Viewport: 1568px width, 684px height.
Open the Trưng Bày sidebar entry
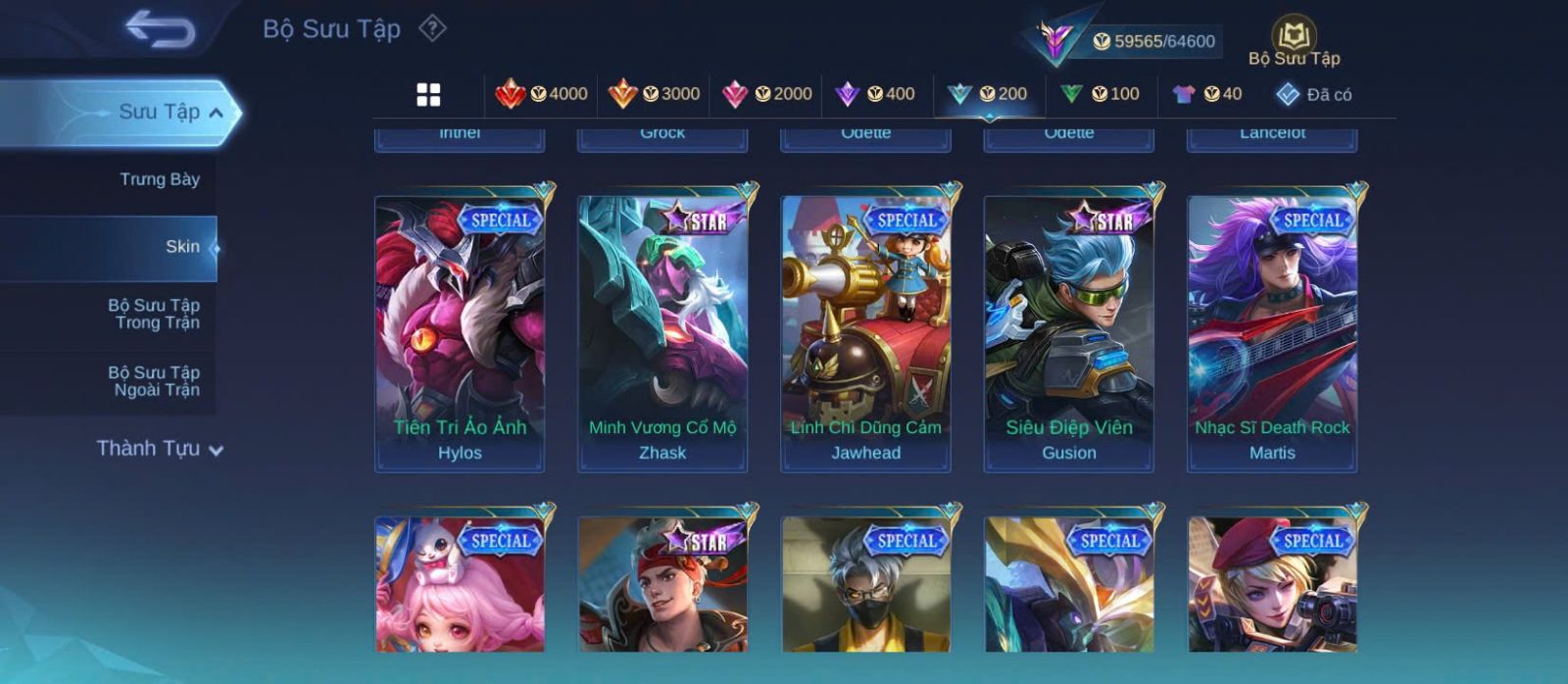tap(159, 179)
